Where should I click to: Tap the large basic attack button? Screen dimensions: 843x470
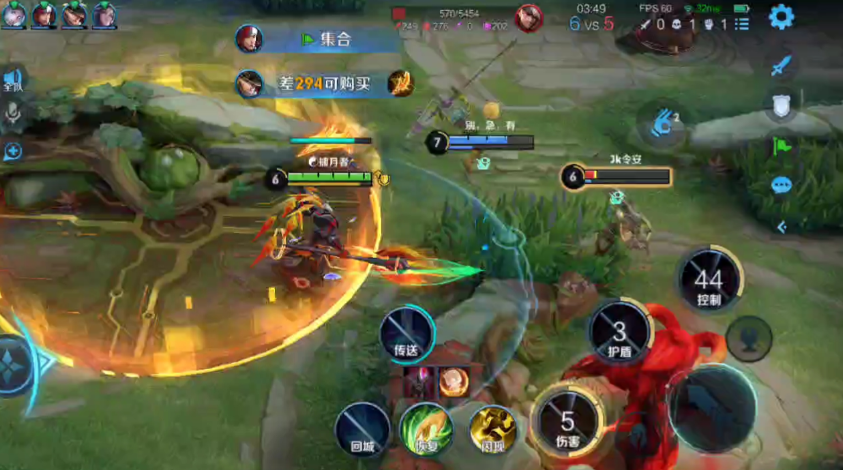coord(714,409)
